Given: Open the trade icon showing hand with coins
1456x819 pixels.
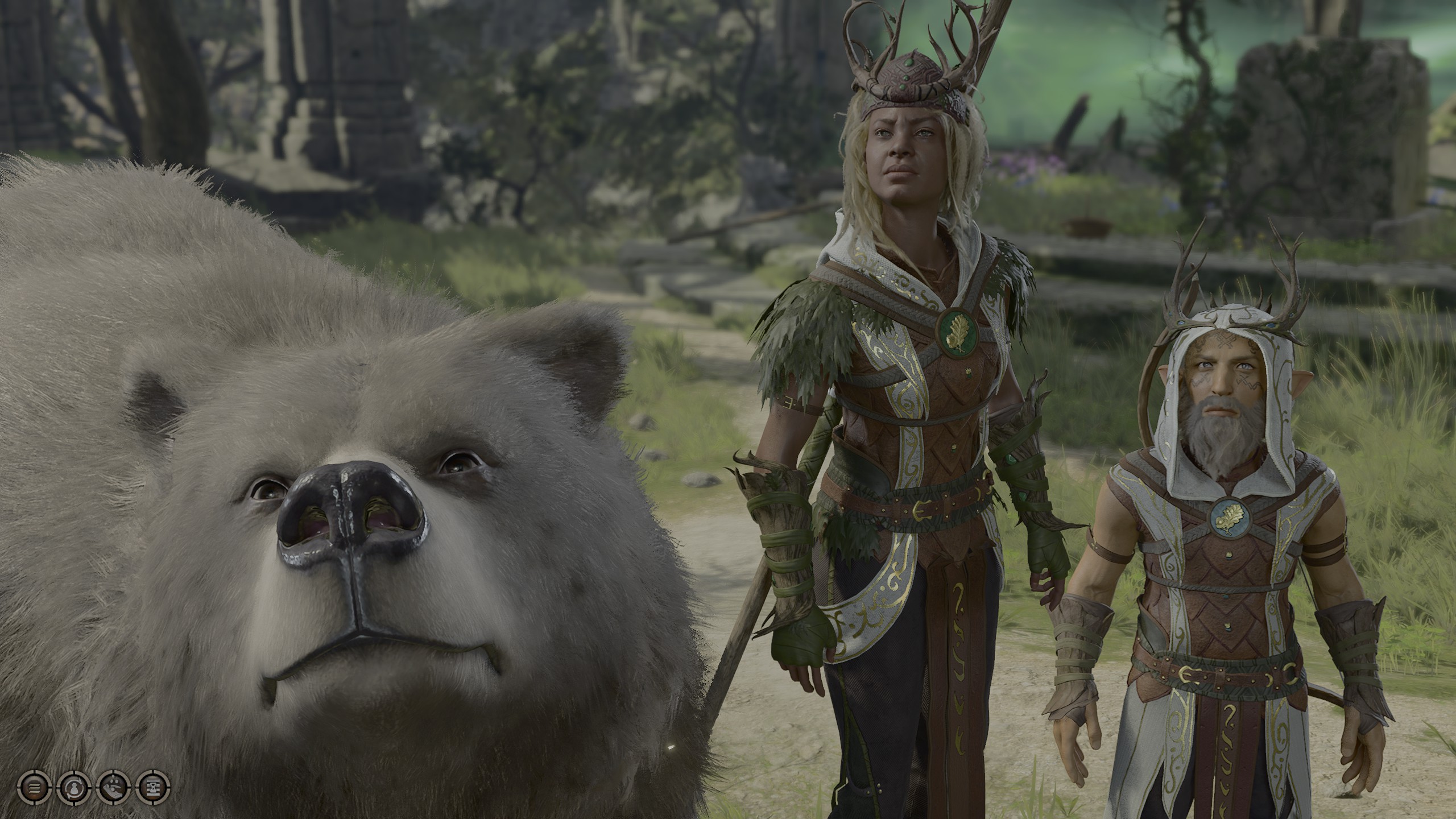Looking at the screenshot, I should click(113, 788).
